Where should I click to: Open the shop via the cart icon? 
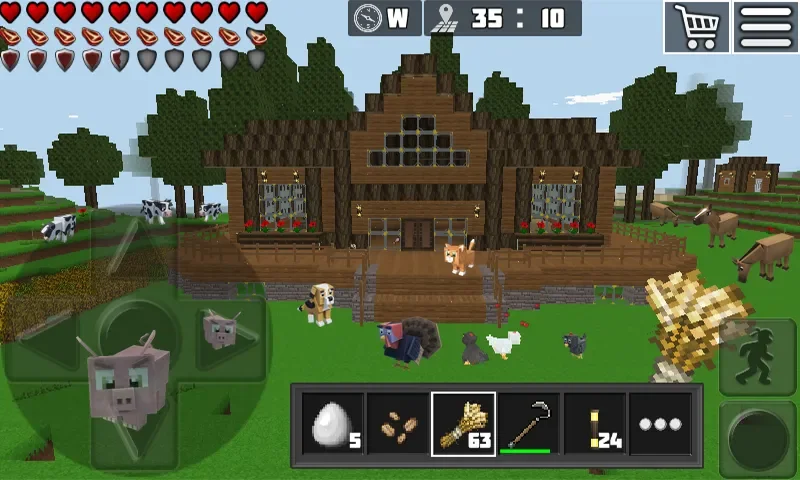coord(697,26)
